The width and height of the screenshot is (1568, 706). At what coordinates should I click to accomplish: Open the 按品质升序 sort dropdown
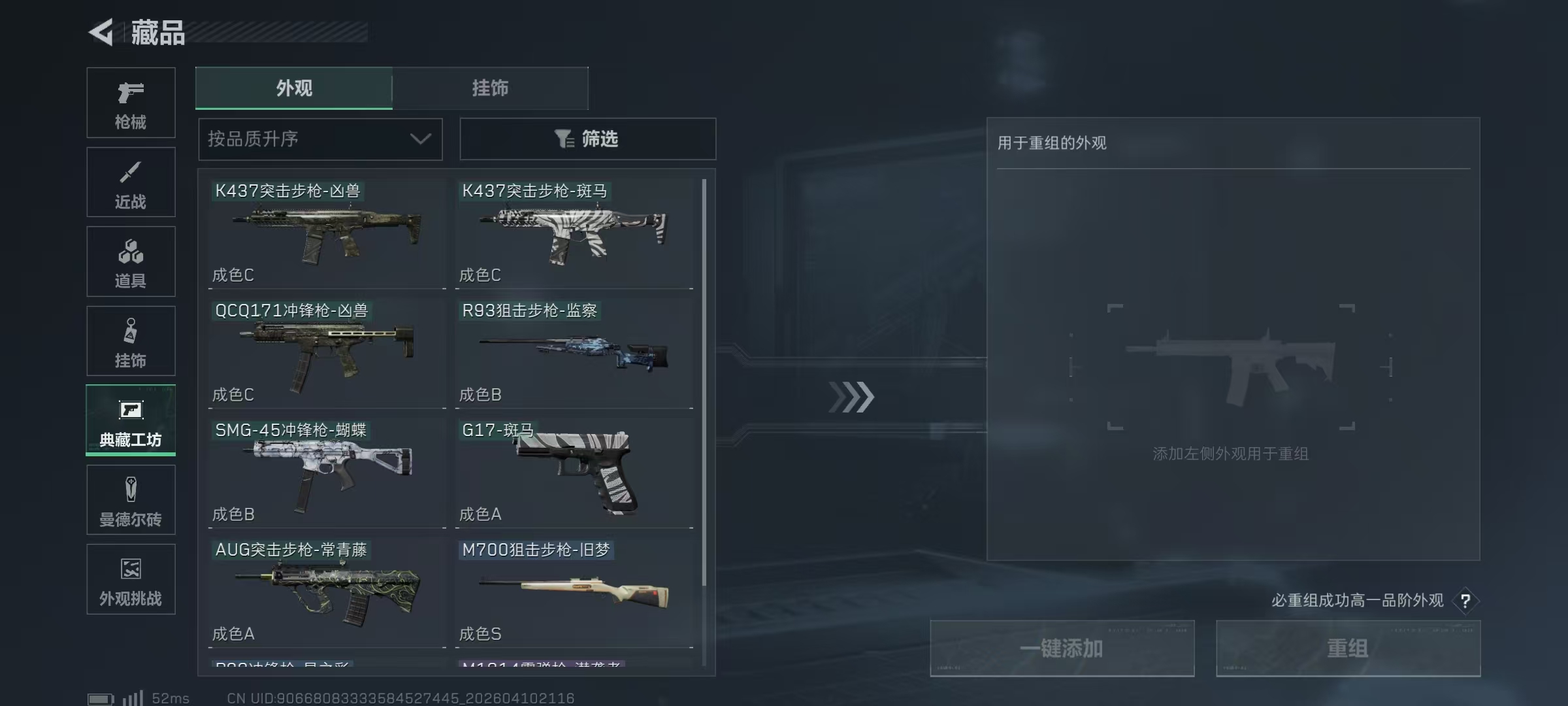(294, 139)
